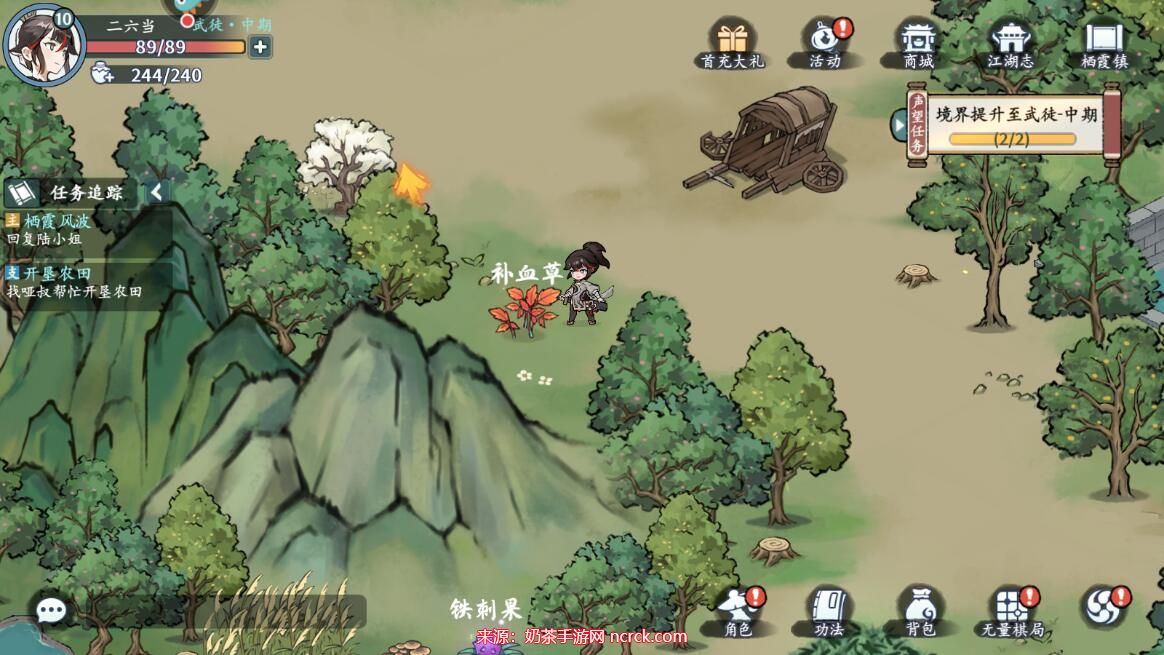Open the chat bubble button
This screenshot has width=1164, height=655.
tap(50, 609)
